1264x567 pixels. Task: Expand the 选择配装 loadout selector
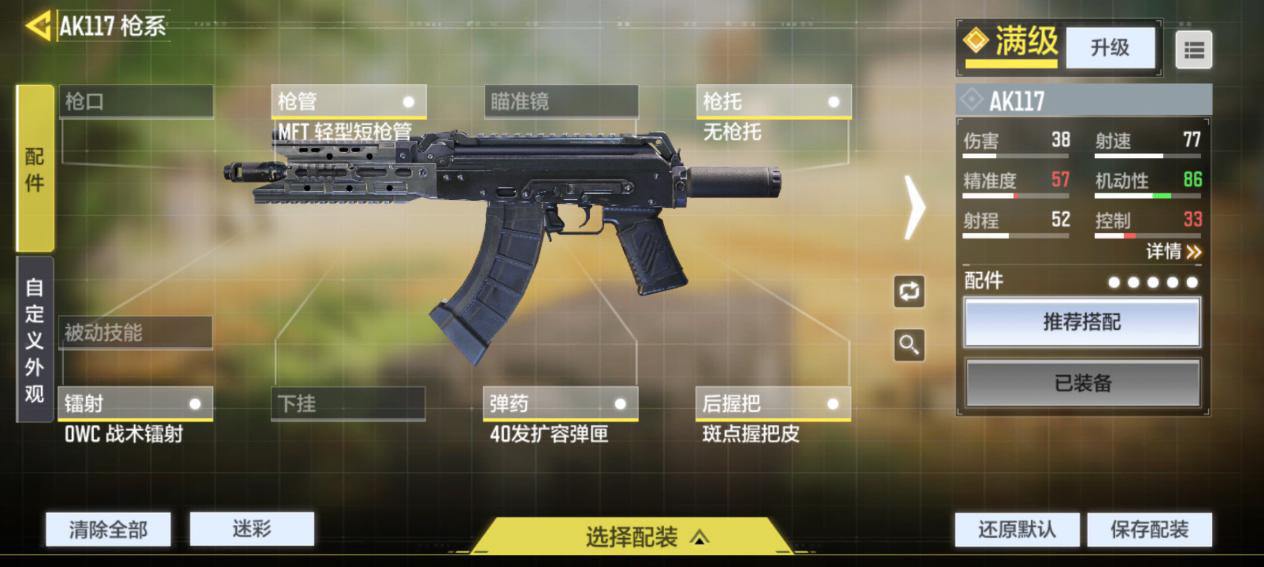[x=632, y=537]
